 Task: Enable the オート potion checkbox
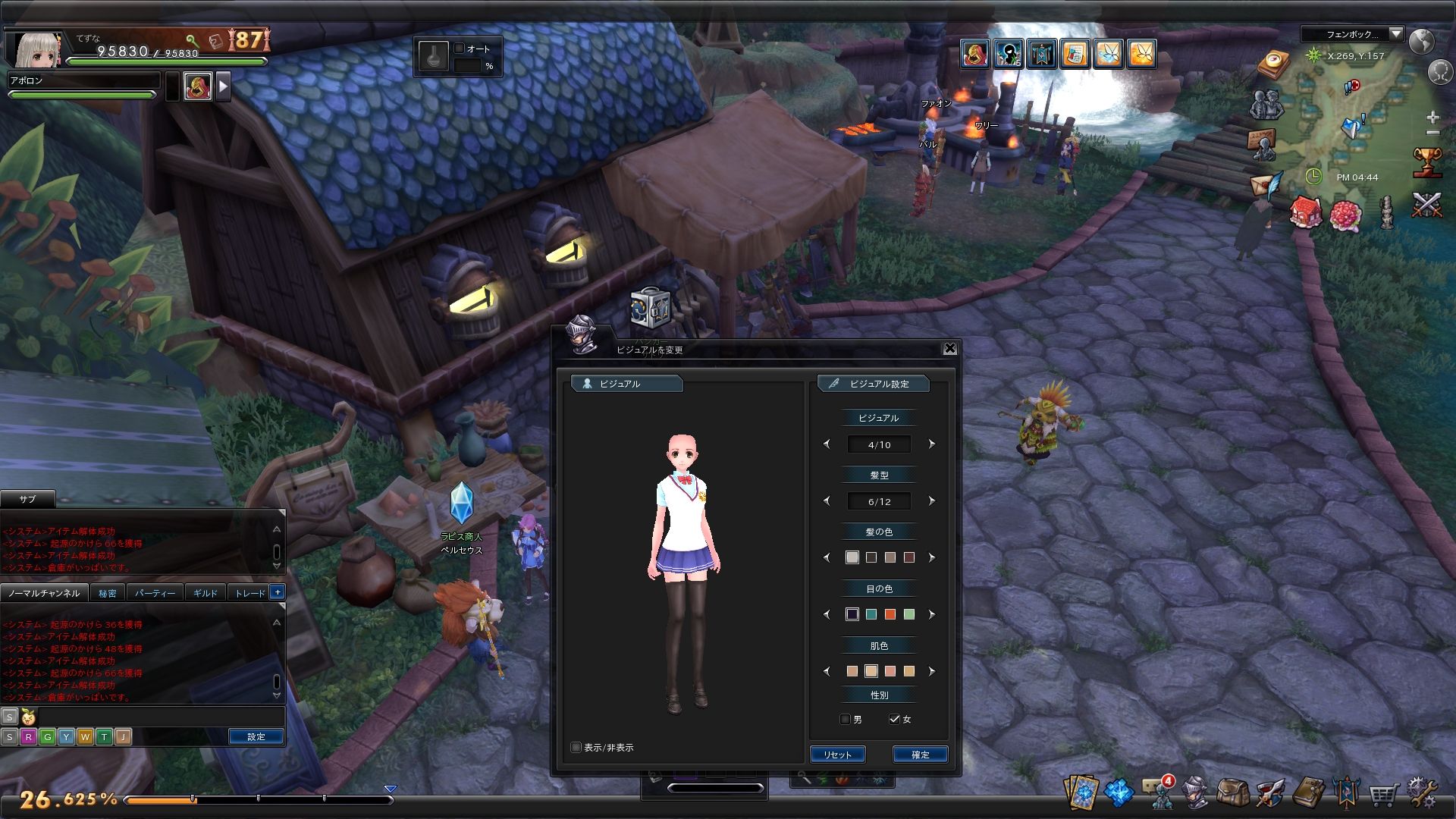460,49
